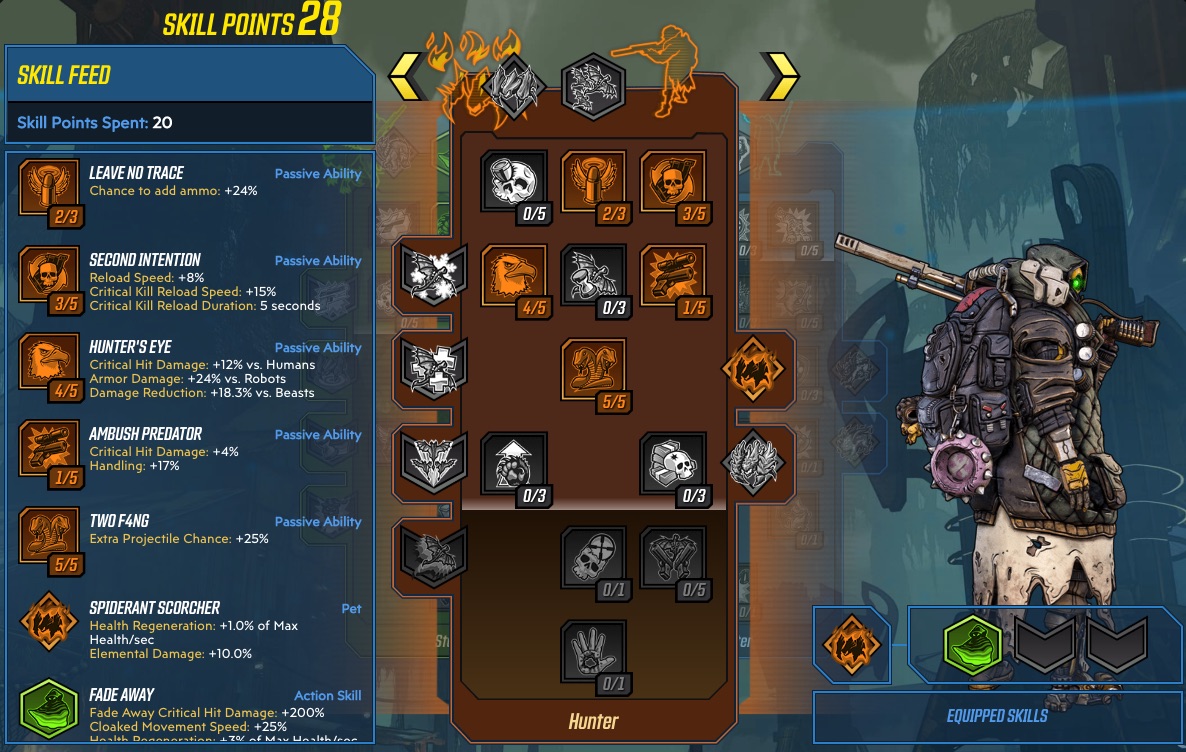The height and width of the screenshot is (752, 1186).
Task: Go to the next skill tree arrow
Action: coord(780,76)
